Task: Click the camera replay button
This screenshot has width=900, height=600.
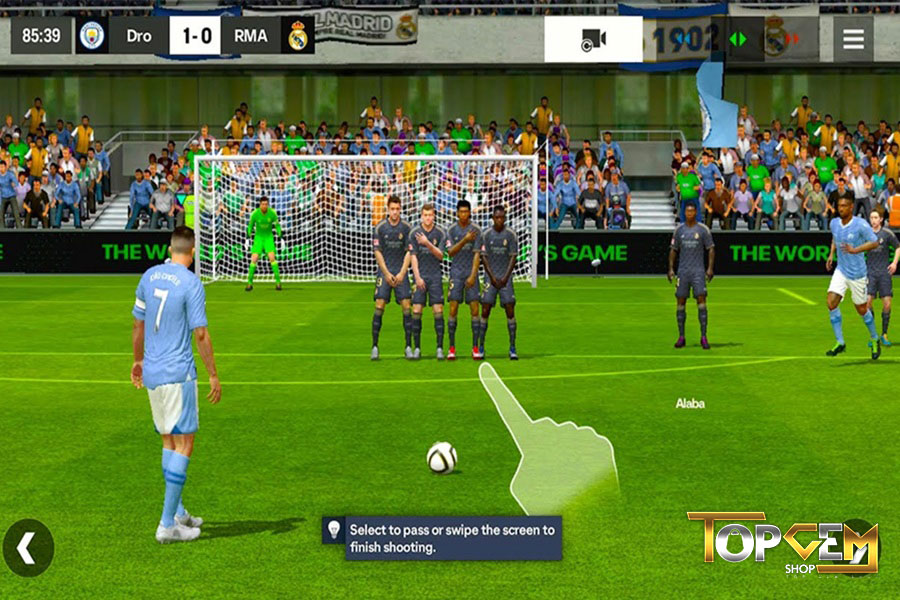Action: click(x=593, y=39)
